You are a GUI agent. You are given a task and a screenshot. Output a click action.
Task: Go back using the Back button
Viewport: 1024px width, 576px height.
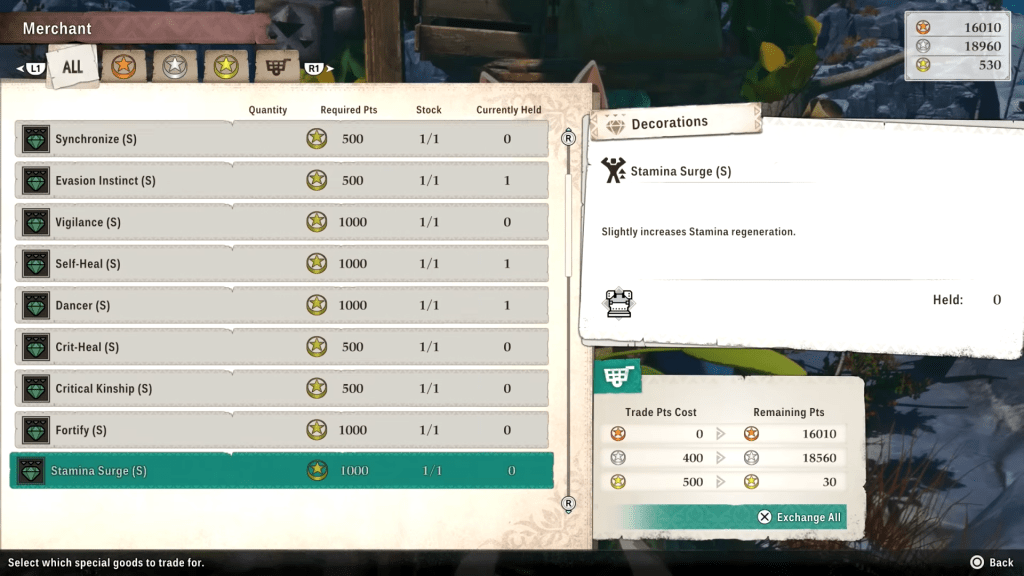tap(991, 563)
